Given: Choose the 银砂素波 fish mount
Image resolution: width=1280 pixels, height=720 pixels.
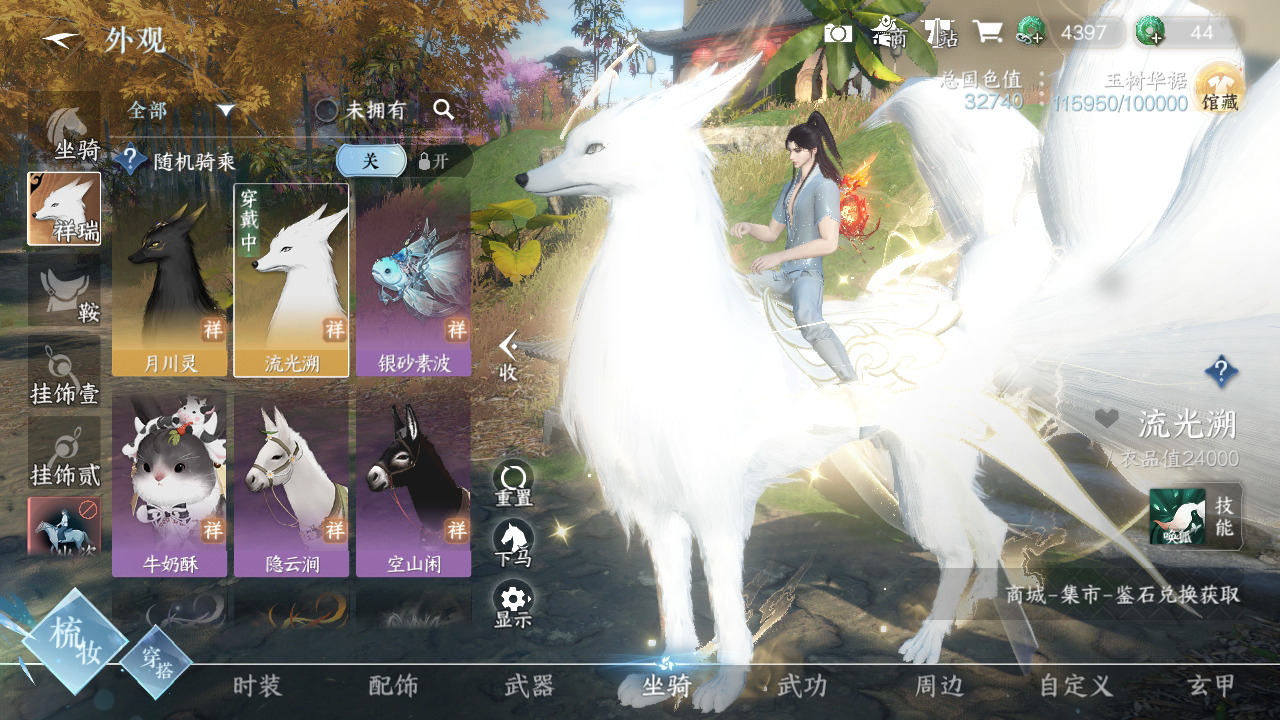Looking at the screenshot, I should 413,280.
